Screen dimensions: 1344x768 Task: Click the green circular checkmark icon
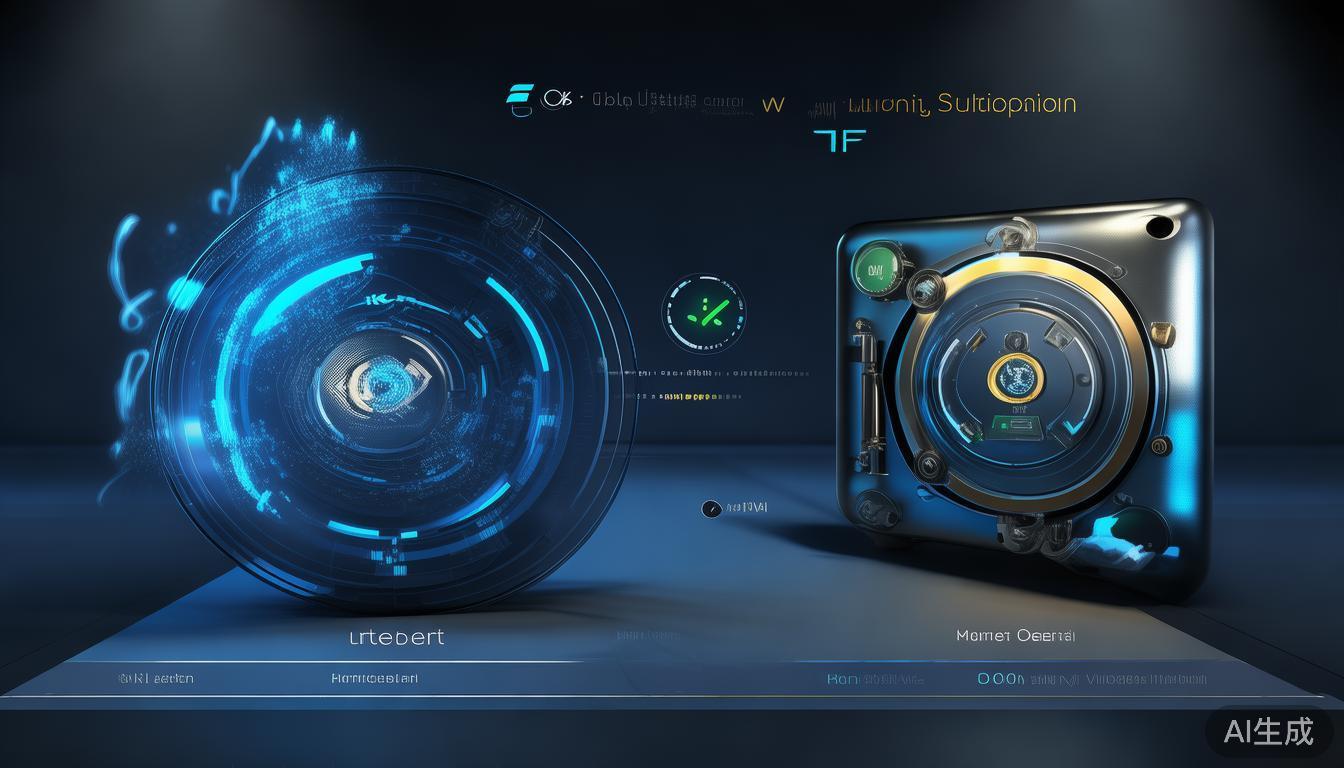704,314
